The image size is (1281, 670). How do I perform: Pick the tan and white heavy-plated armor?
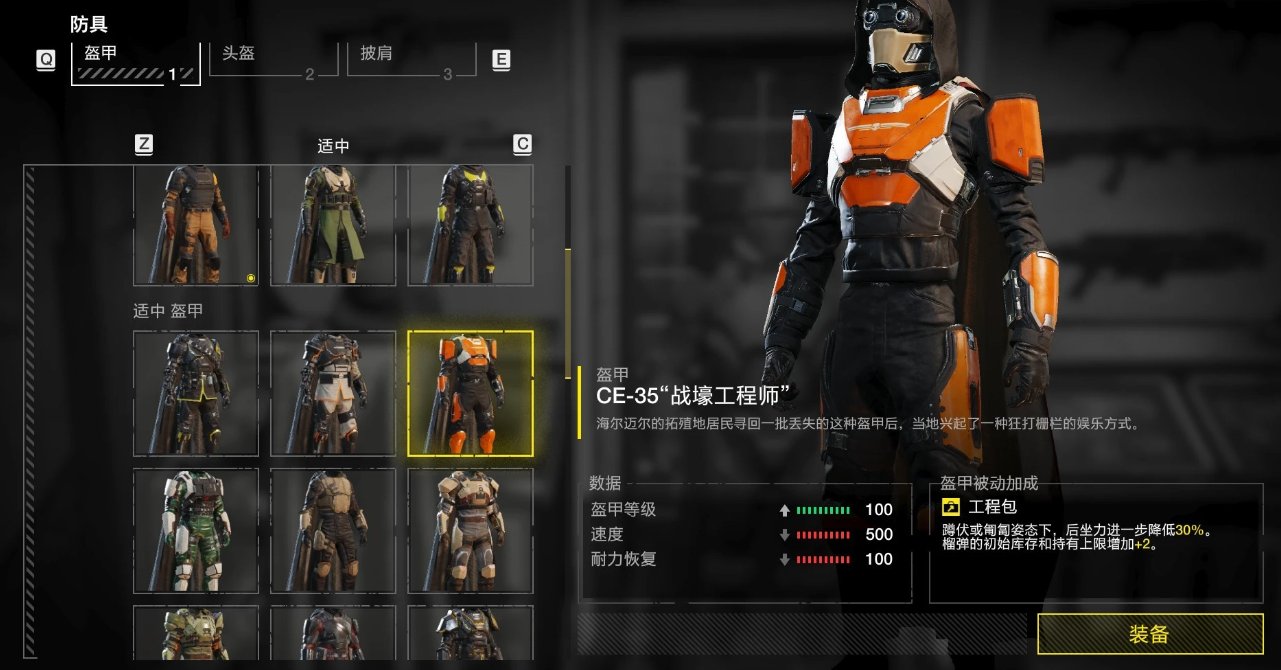[470, 531]
